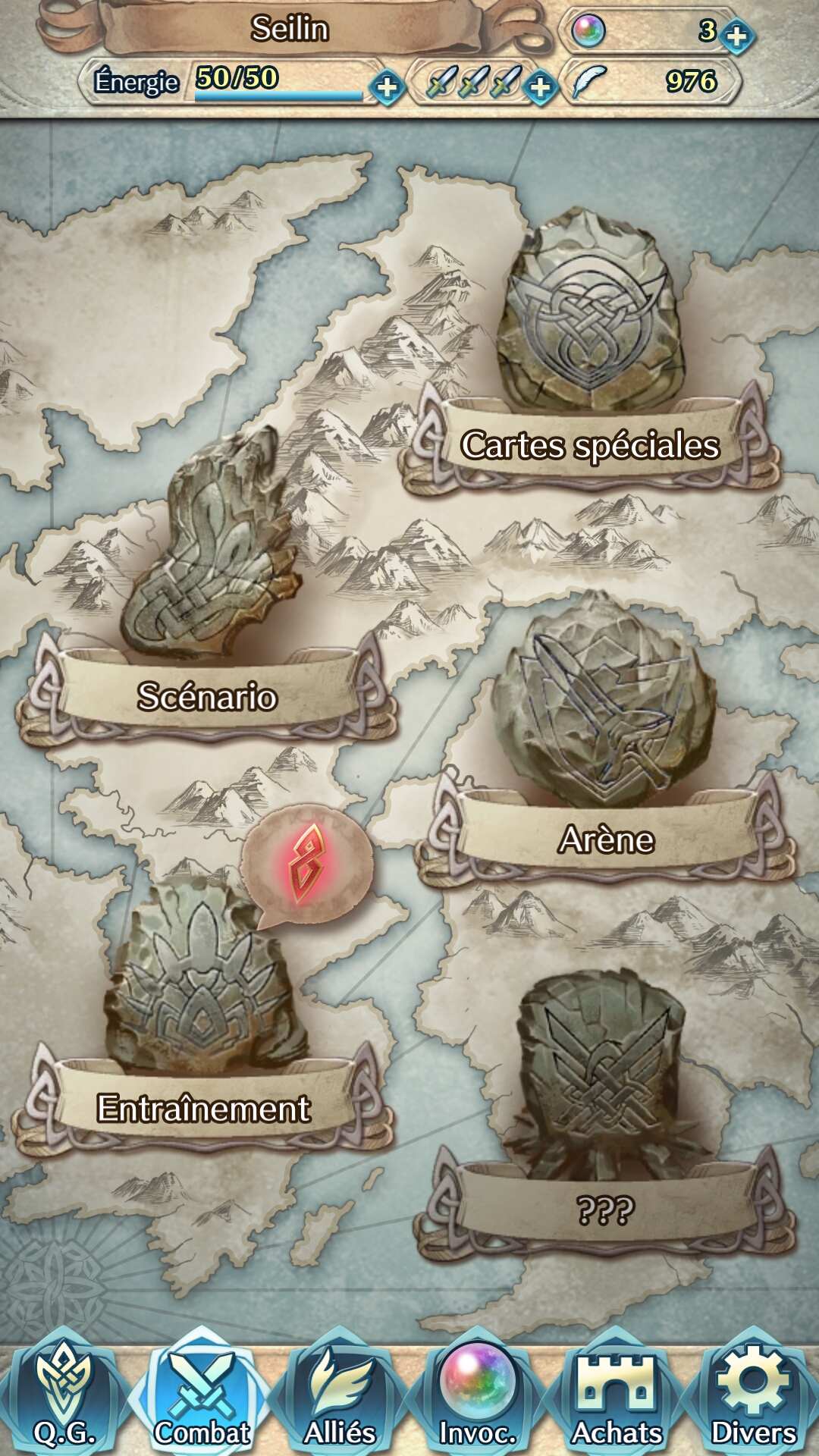The width and height of the screenshot is (819, 1456).
Task: Go to the Q.G. home tab
Action: point(65,1395)
